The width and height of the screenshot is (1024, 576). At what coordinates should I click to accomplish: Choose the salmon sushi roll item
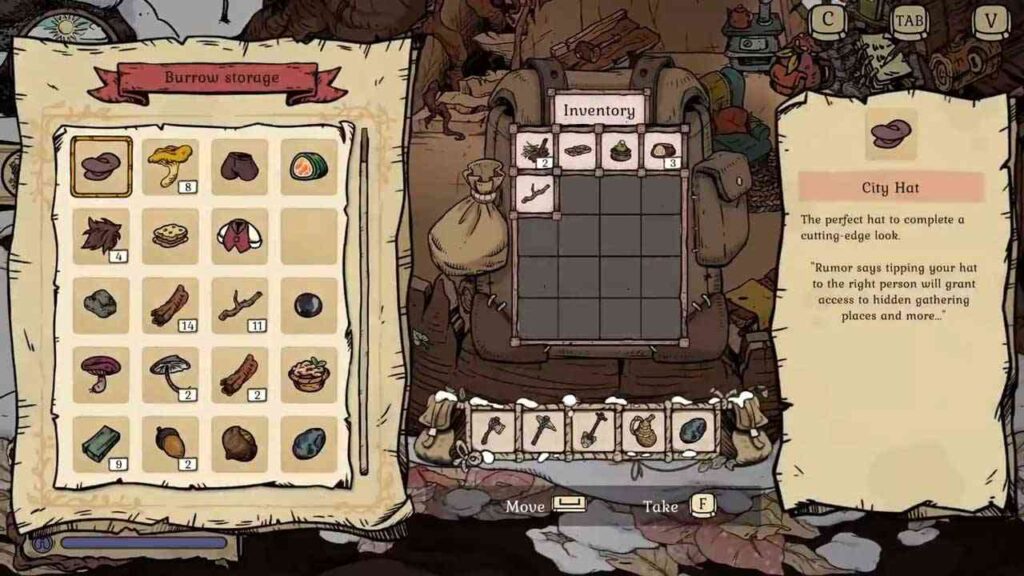coord(308,167)
